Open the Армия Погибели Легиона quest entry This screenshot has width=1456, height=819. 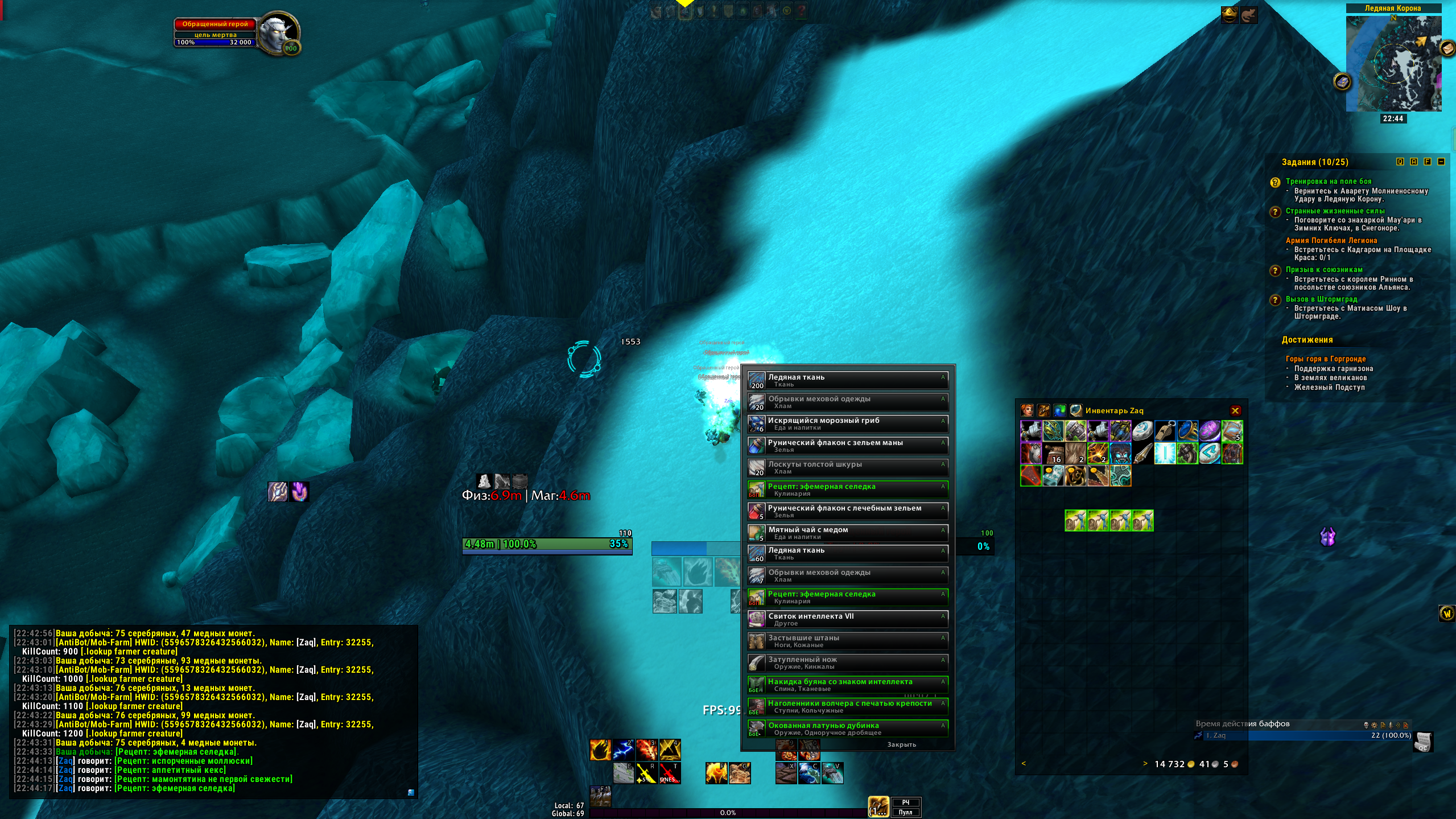[x=1331, y=241]
